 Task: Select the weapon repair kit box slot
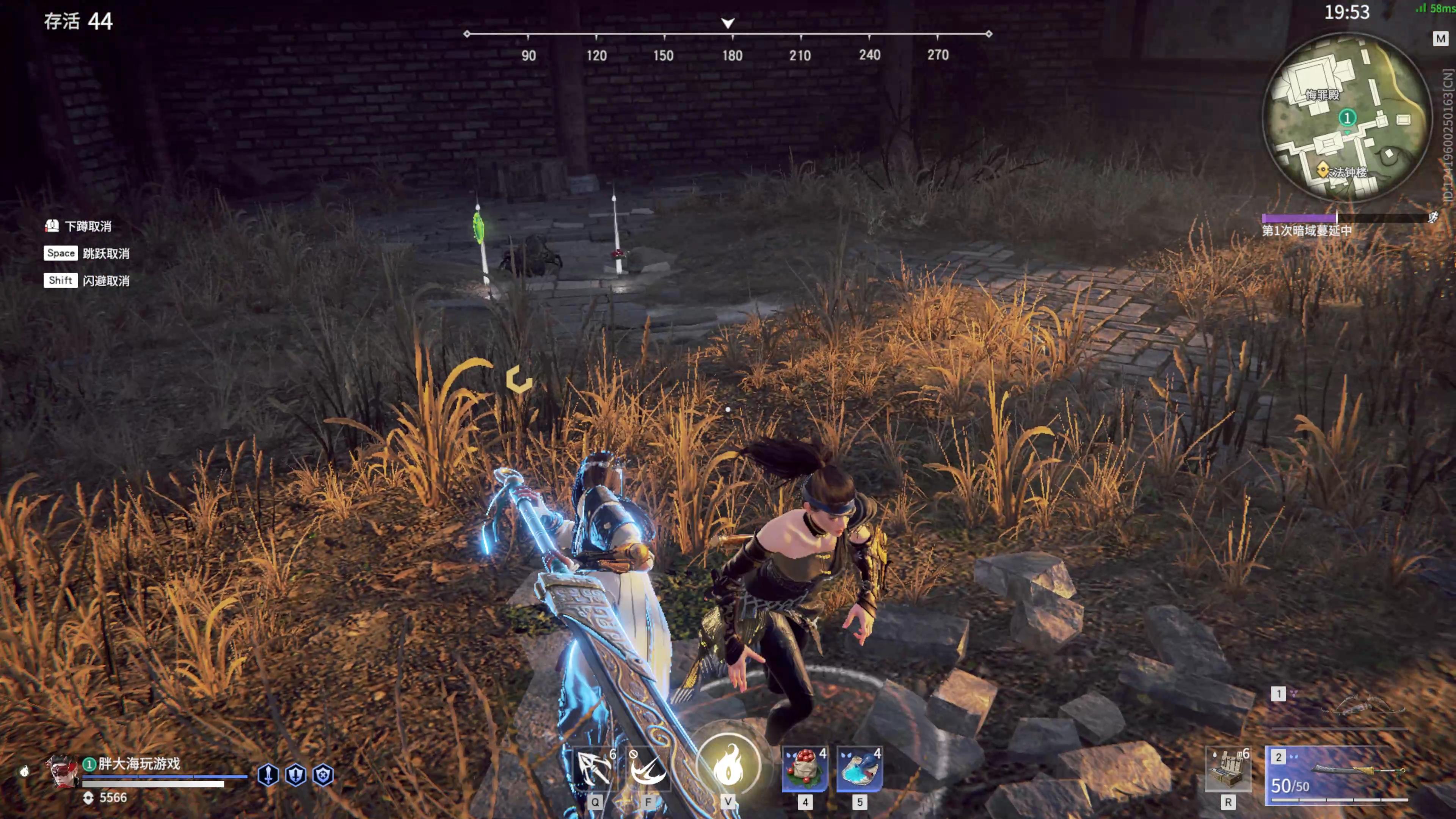click(1228, 769)
